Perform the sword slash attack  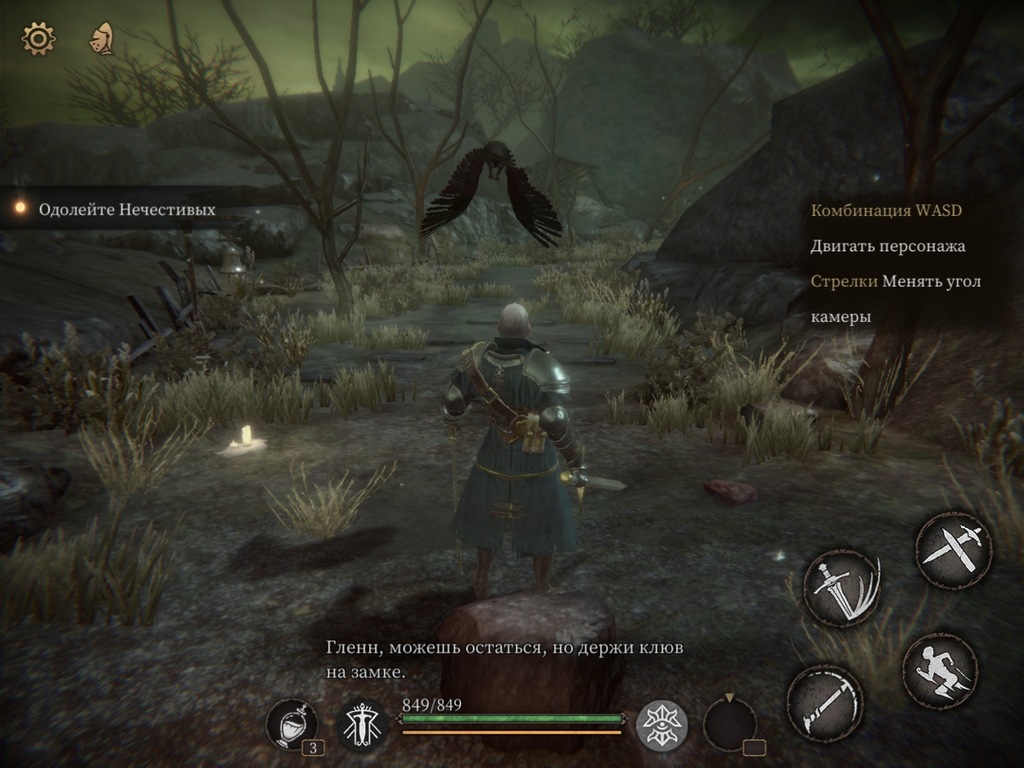pyautogui.click(x=840, y=587)
